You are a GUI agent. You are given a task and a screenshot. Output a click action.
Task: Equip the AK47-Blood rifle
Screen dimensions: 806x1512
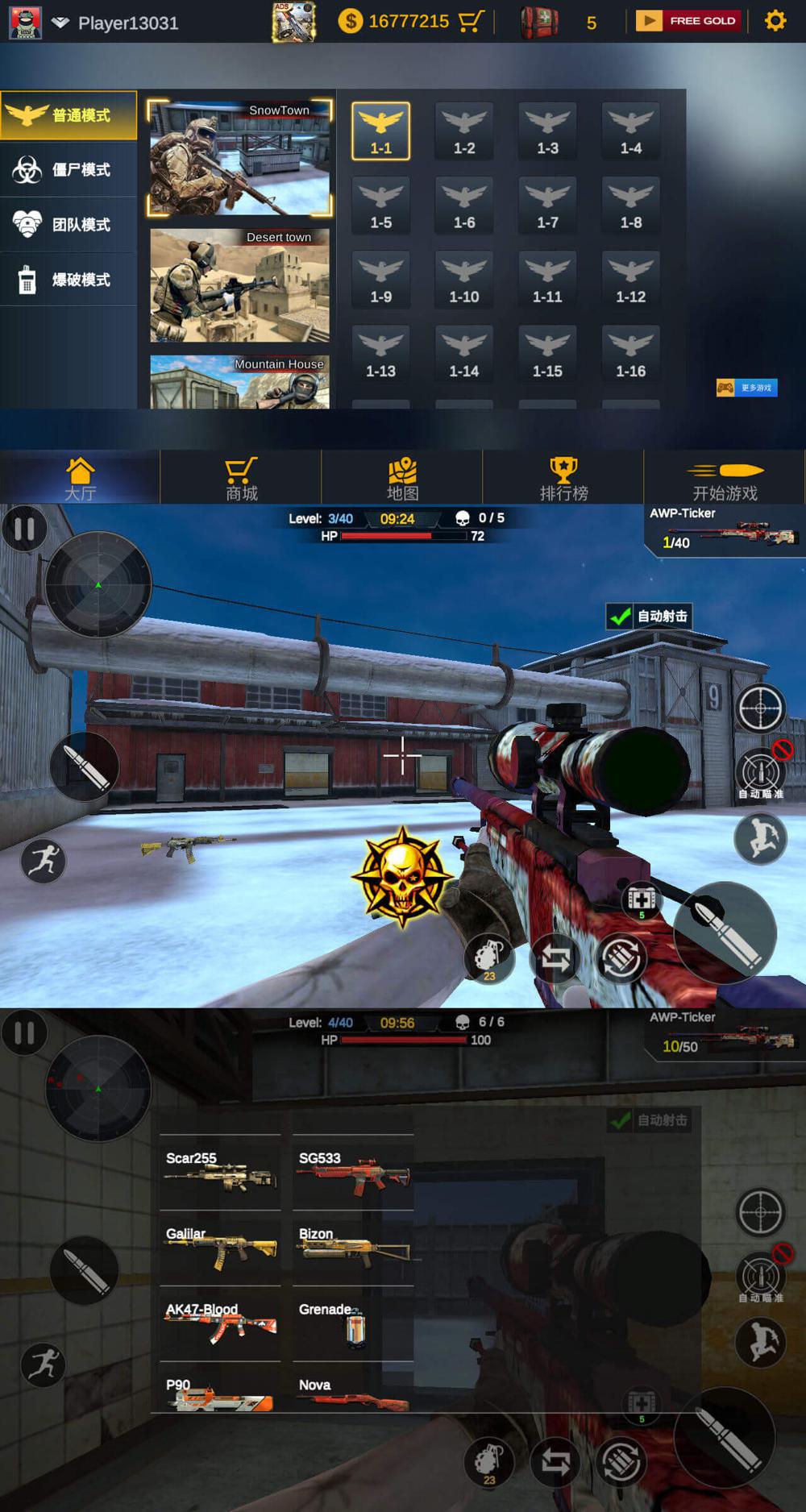[x=220, y=1324]
